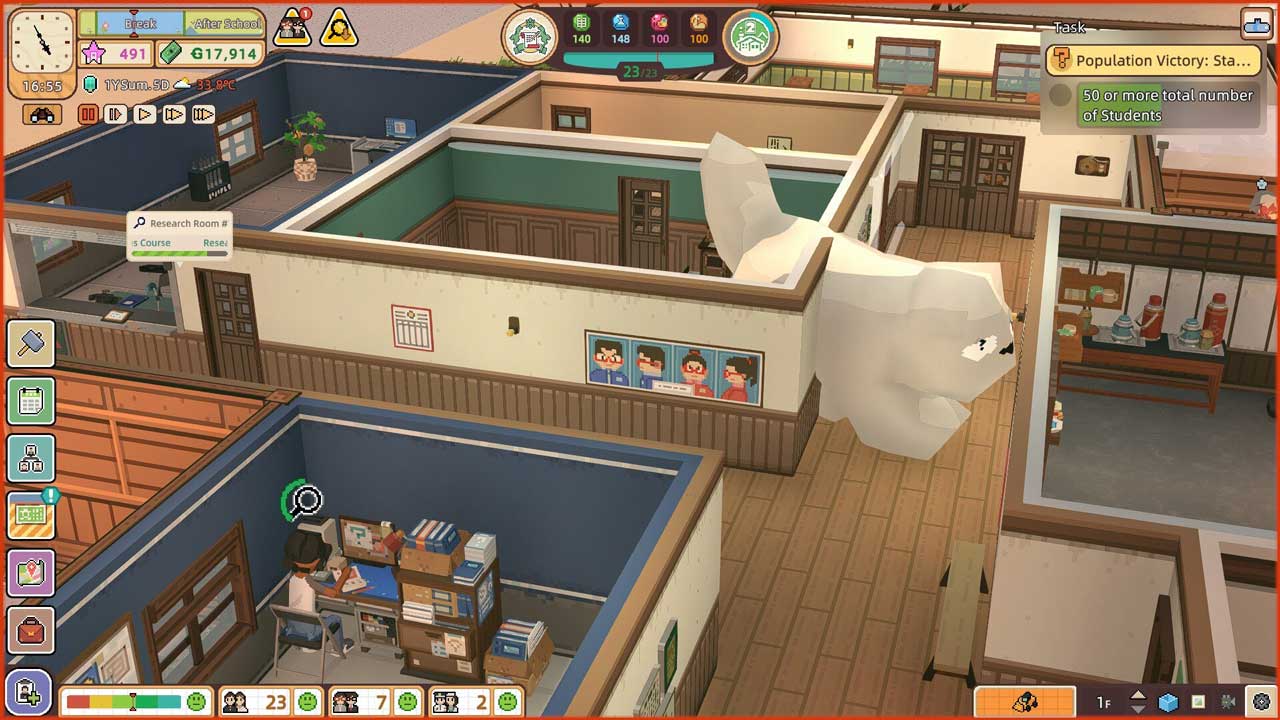This screenshot has height=720, width=1280.
Task: Open the binoculars view mode button
Action: coord(42,115)
